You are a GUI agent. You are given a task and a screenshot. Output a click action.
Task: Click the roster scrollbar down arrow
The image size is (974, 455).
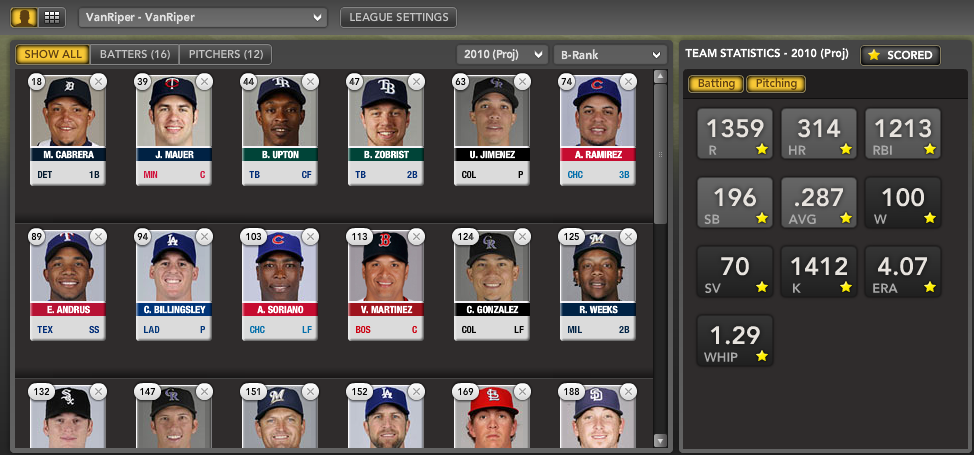pos(660,440)
